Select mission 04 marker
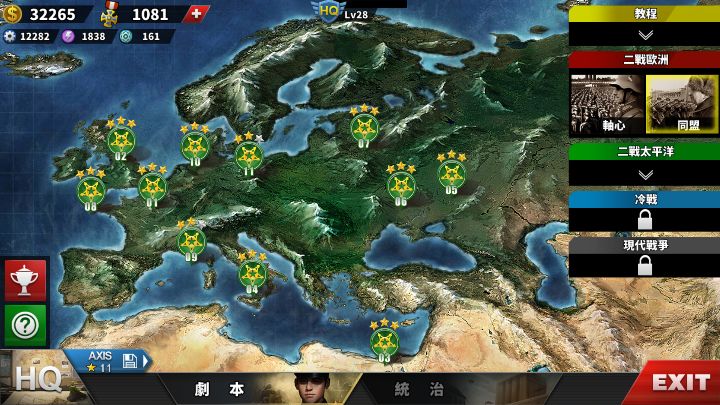The width and height of the screenshot is (720, 405). coord(250,273)
